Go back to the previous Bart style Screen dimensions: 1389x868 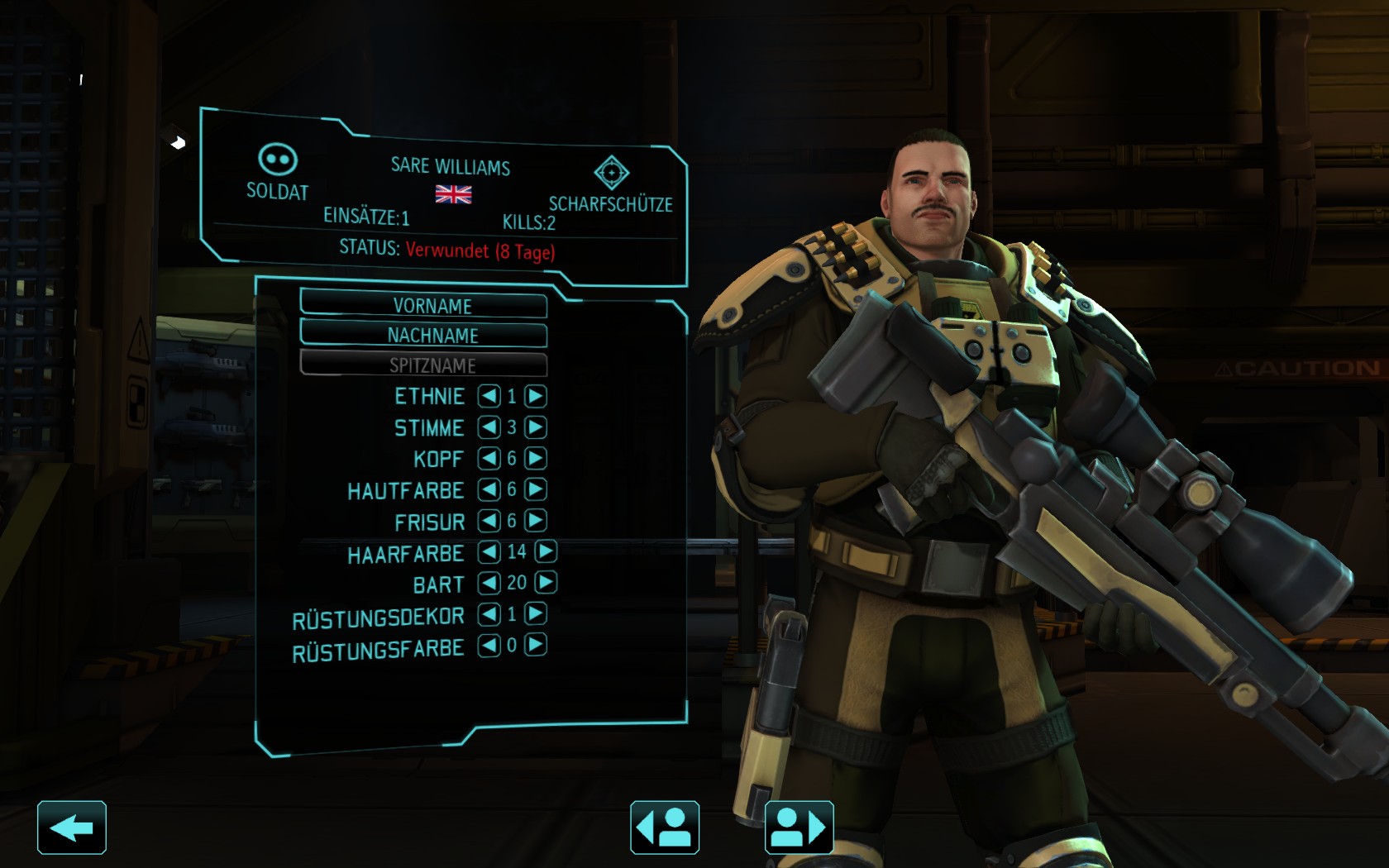(489, 583)
